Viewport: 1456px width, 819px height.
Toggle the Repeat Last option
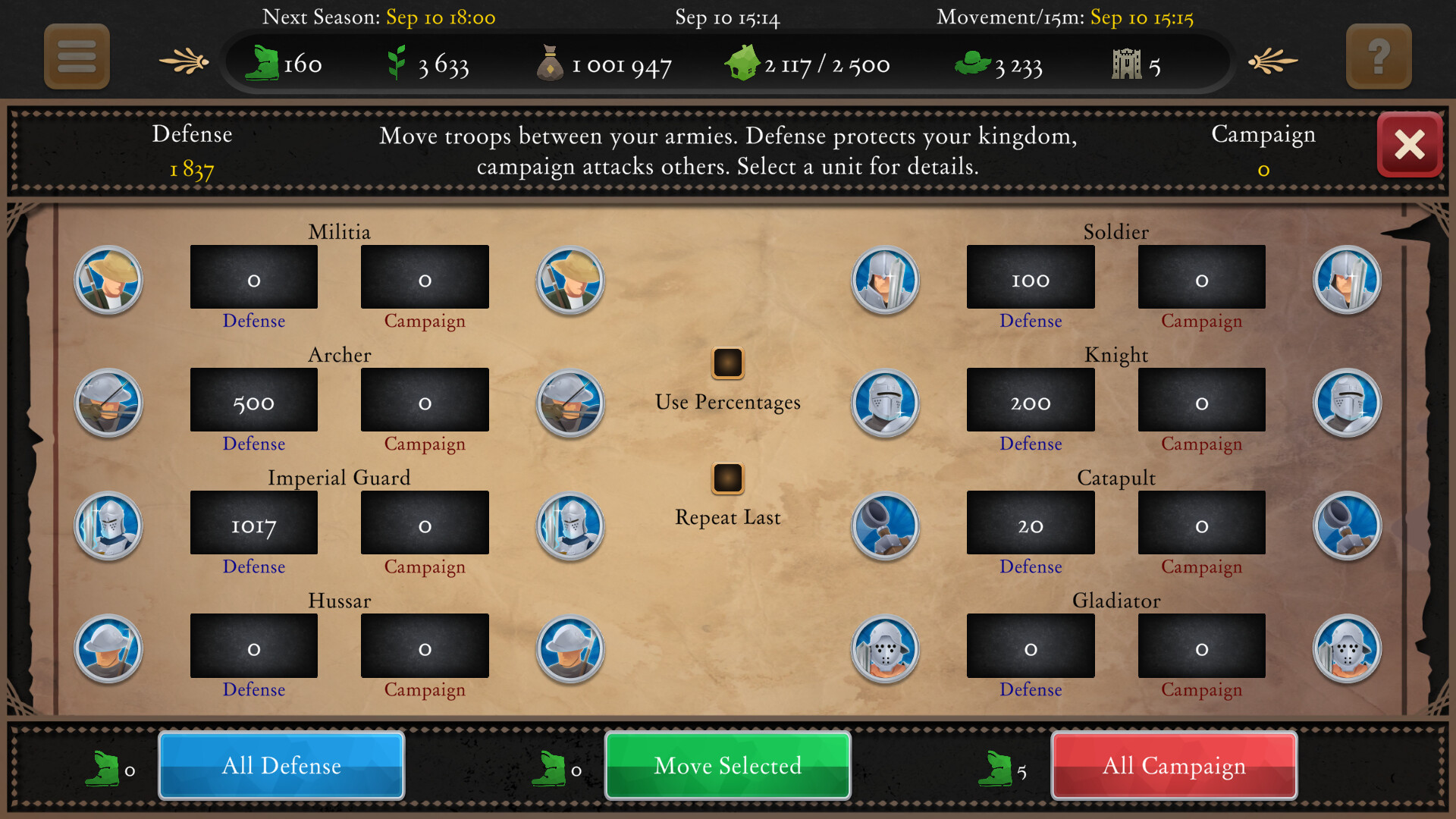pyautogui.click(x=727, y=479)
